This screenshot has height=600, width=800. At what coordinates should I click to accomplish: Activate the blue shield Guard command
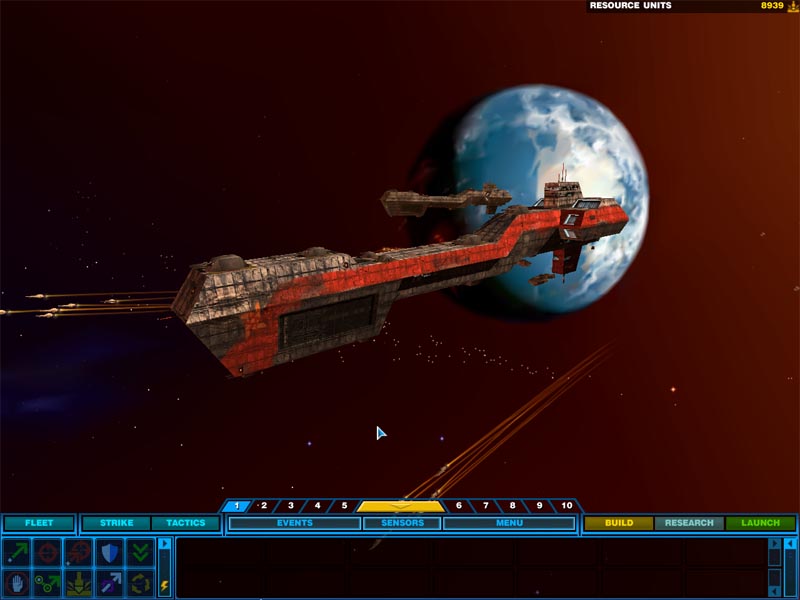point(109,552)
